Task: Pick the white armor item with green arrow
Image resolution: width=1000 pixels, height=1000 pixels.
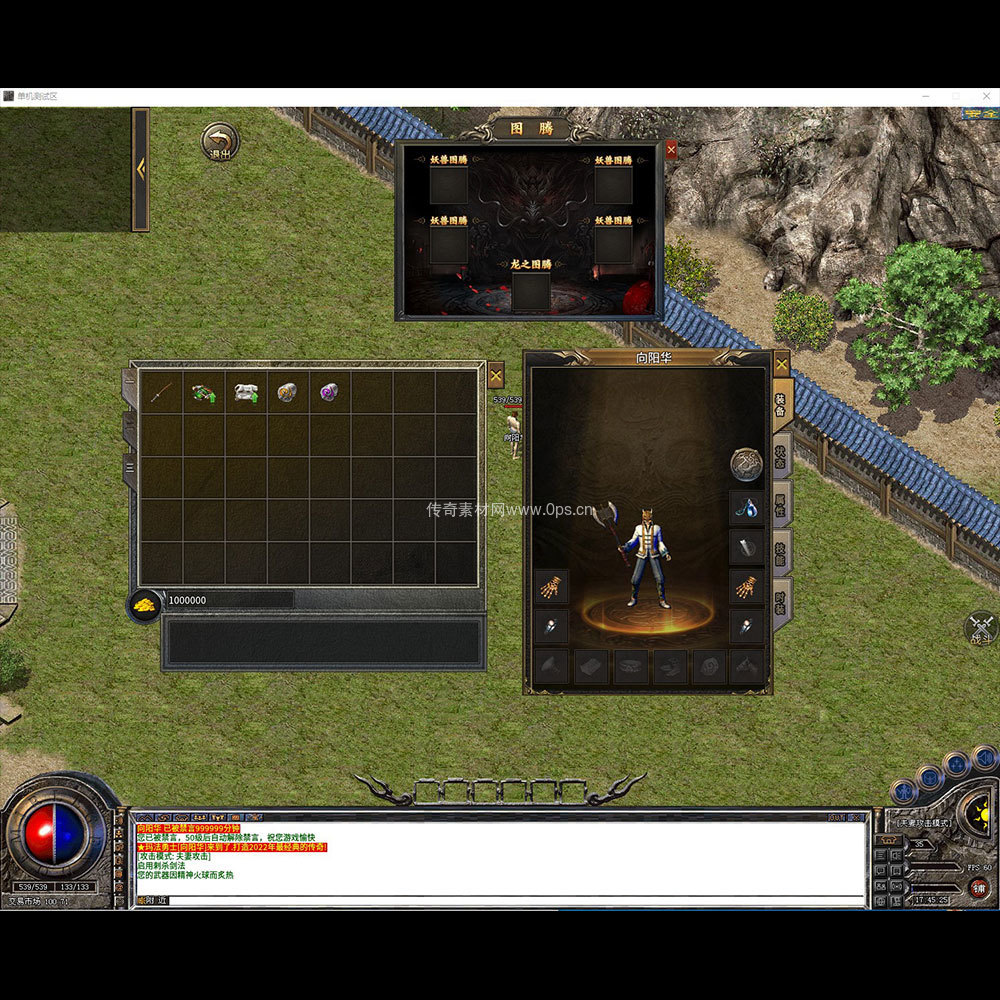Action: pyautogui.click(x=245, y=393)
